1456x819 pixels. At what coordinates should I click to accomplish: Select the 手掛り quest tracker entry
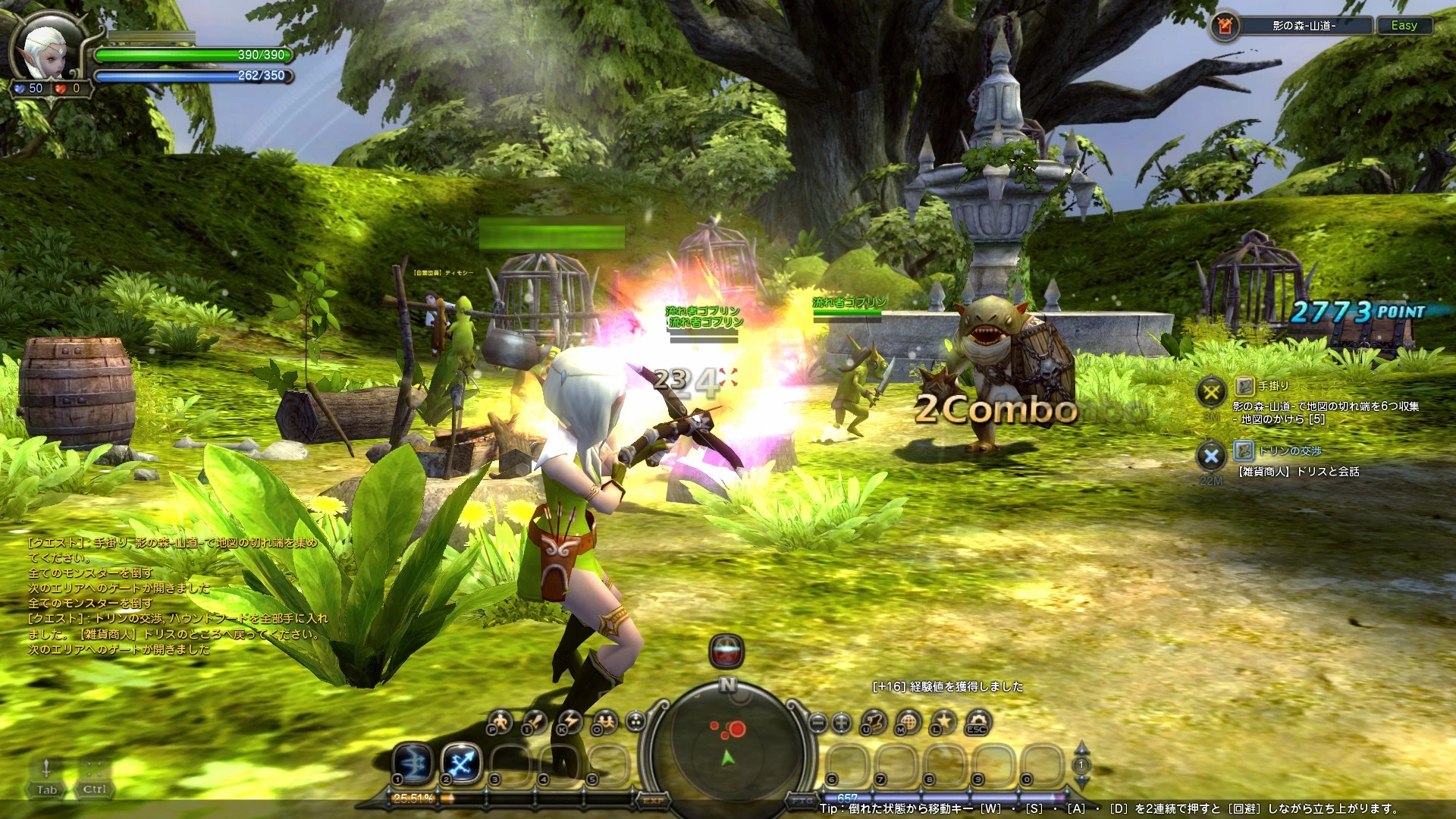pyautogui.click(x=1273, y=386)
